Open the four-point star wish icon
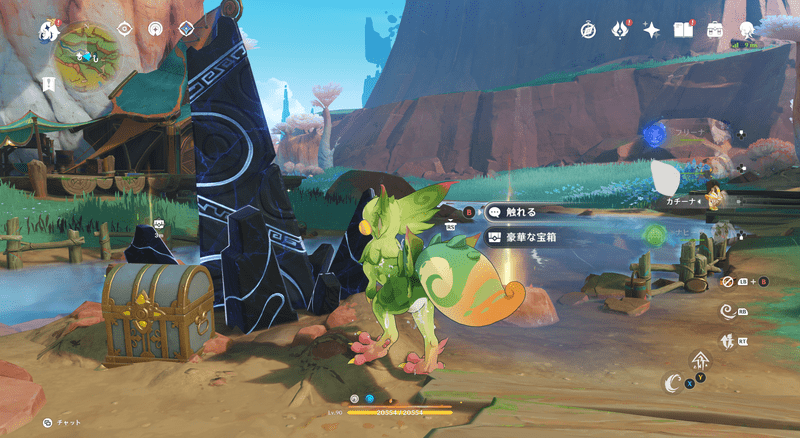 tap(652, 30)
